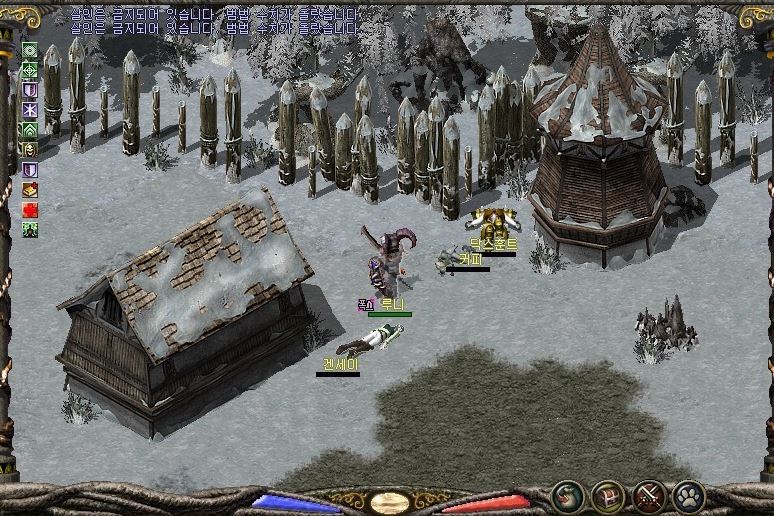This screenshot has height=516, width=774.
Task: Select the green concentric circle buff icon
Action: tap(30, 50)
